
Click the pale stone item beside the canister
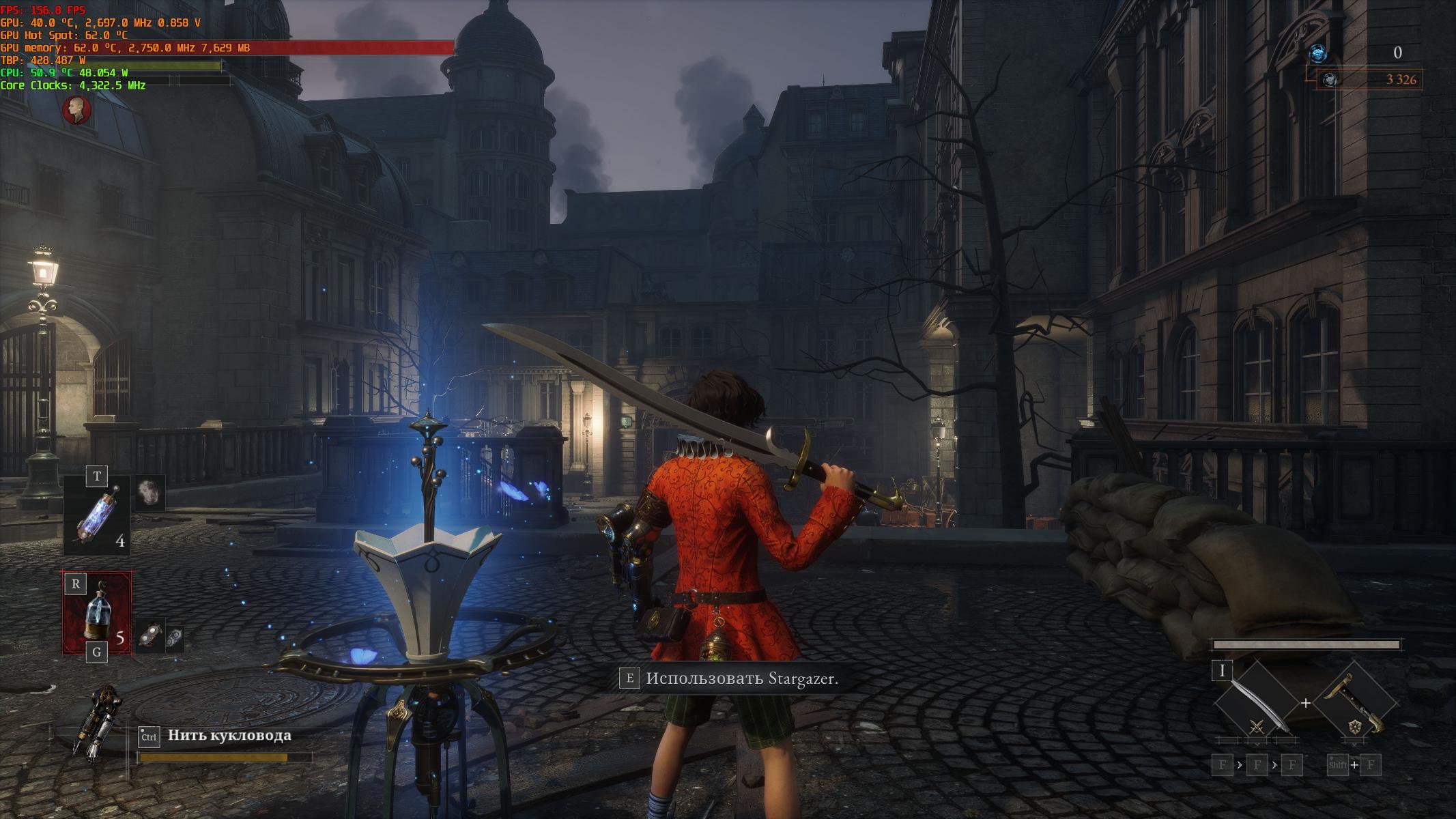[x=149, y=492]
